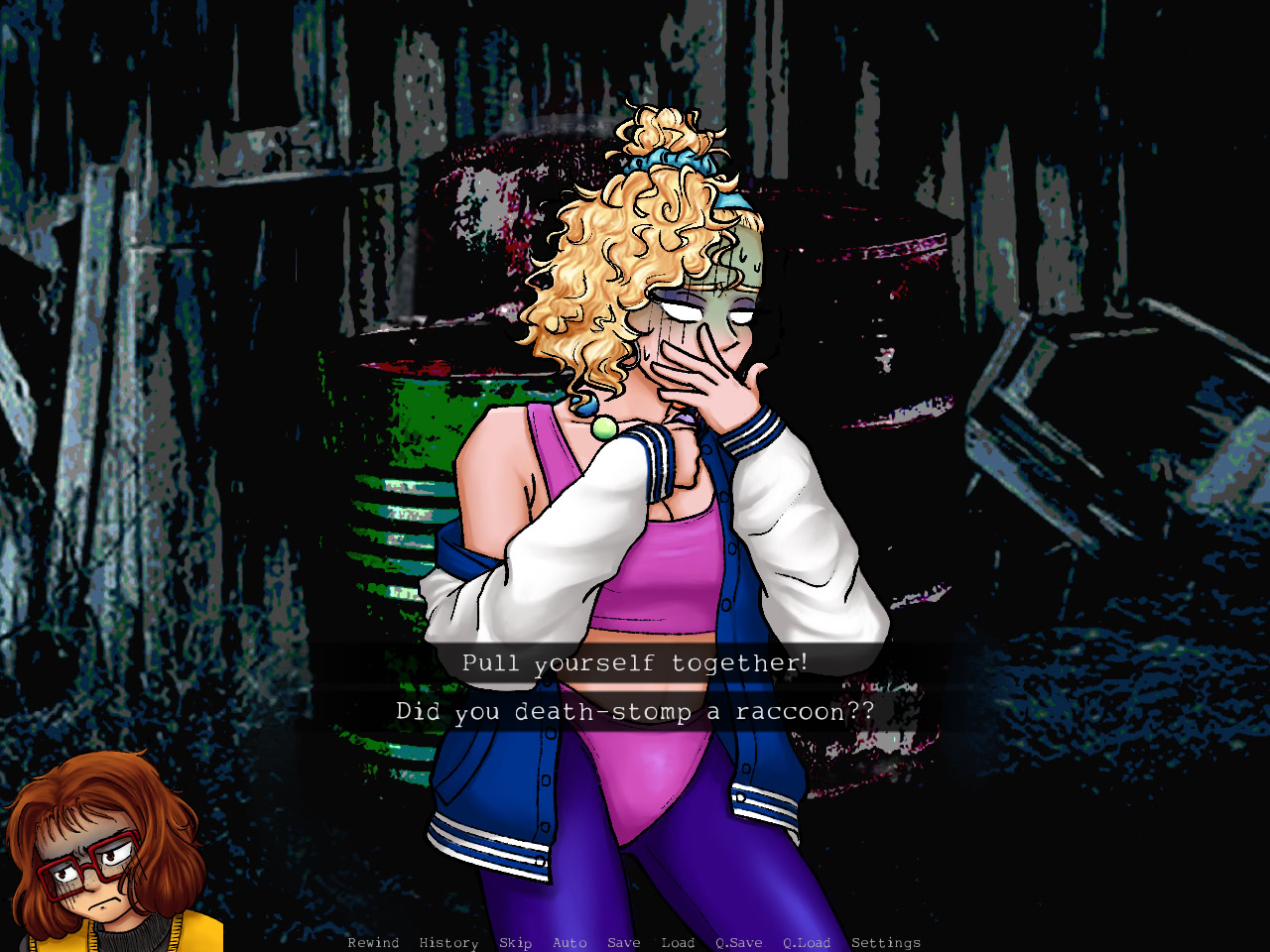
Task: Open the Load game screen
Action: 678,943
